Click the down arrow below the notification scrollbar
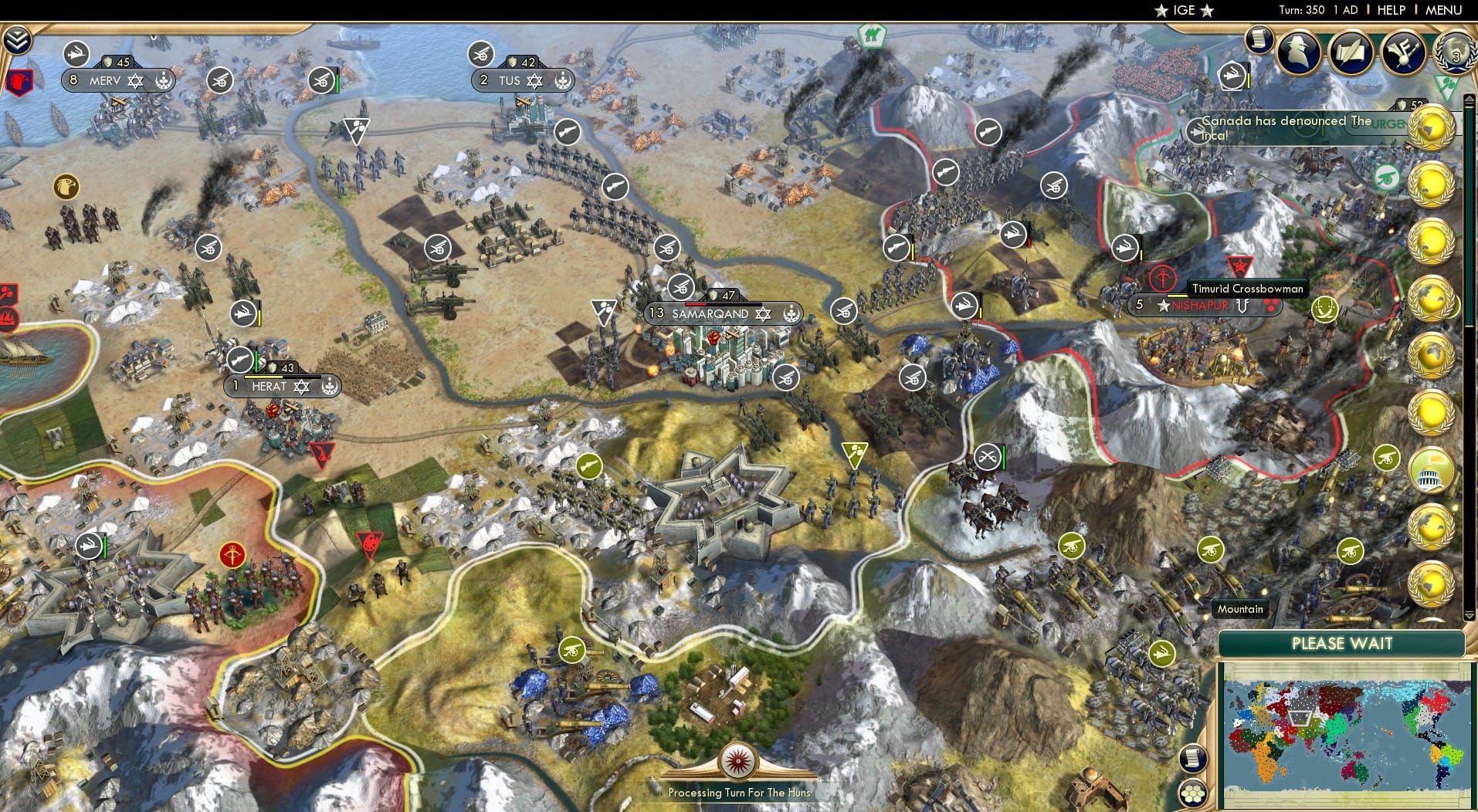This screenshot has height=812, width=1478. click(1469, 614)
